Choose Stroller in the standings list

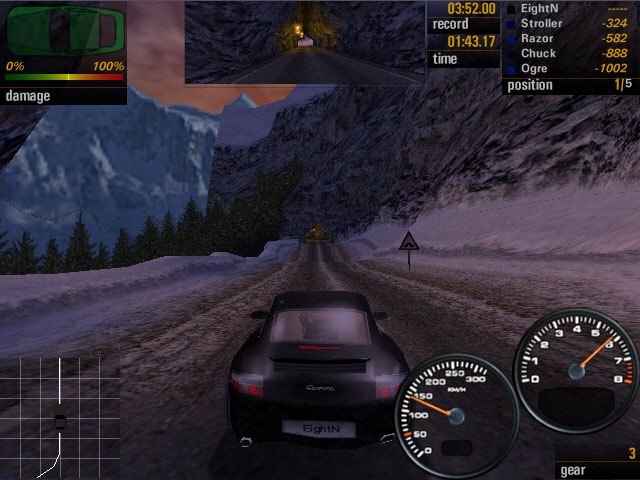(570, 23)
